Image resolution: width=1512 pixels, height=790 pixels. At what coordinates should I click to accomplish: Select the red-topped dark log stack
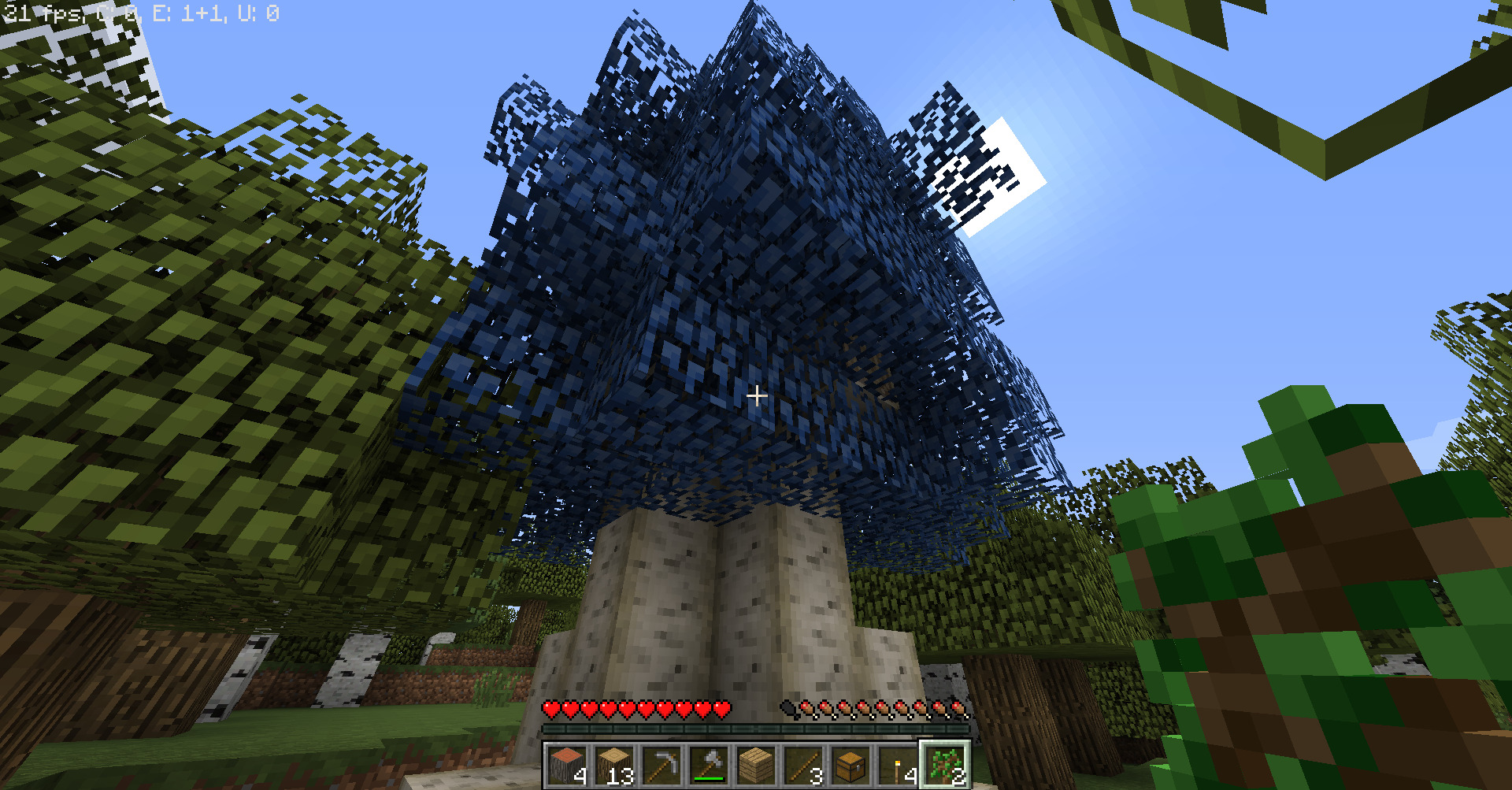pos(566,766)
